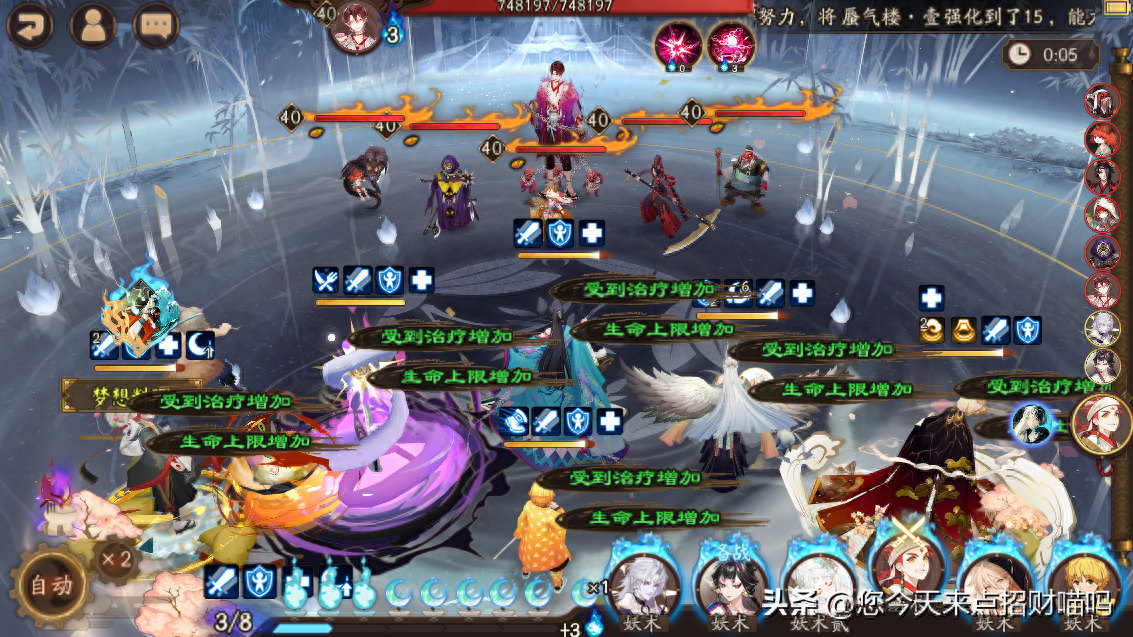This screenshot has width=1133, height=637.
Task: Open the chat speech bubble
Action: (156, 25)
